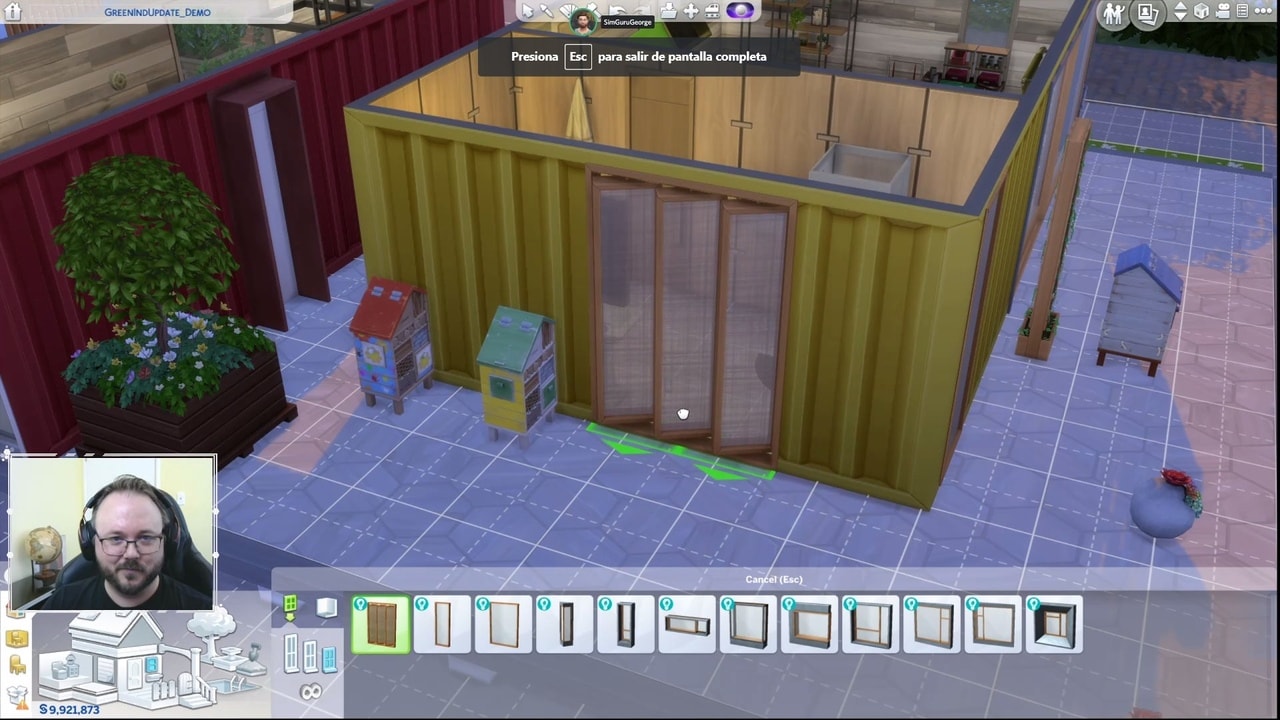This screenshot has height=720, width=1280.
Task: Open the manage household Sims button
Action: pyautogui.click(x=1112, y=13)
